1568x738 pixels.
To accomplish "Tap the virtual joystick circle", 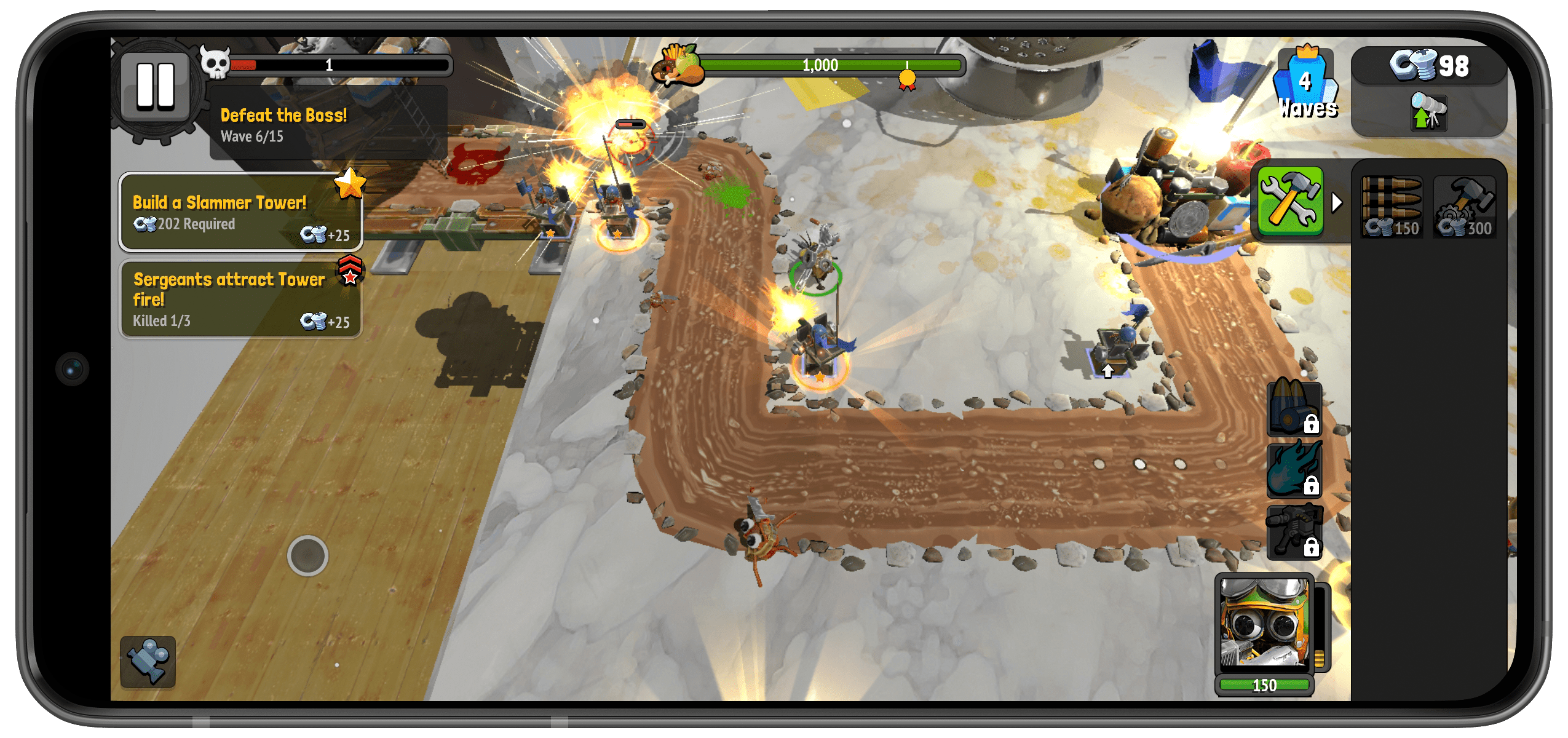I will click(x=307, y=556).
